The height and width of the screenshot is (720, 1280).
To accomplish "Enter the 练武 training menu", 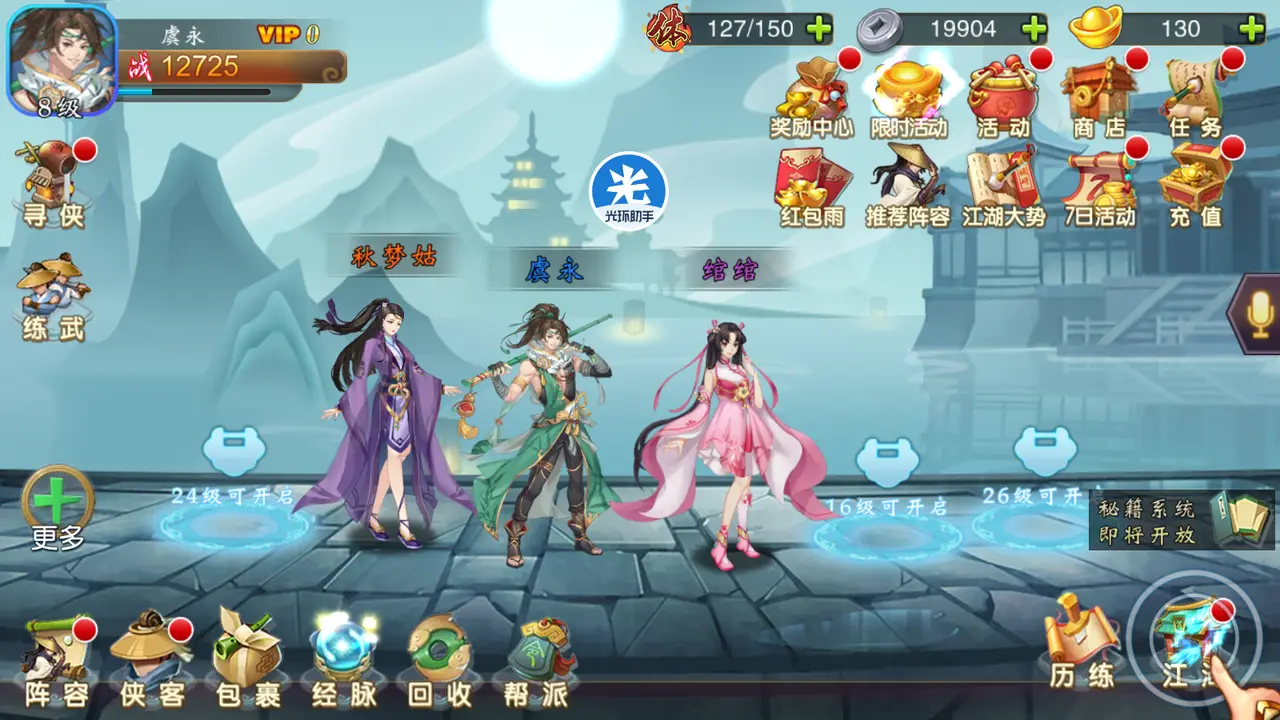I will pos(53,296).
